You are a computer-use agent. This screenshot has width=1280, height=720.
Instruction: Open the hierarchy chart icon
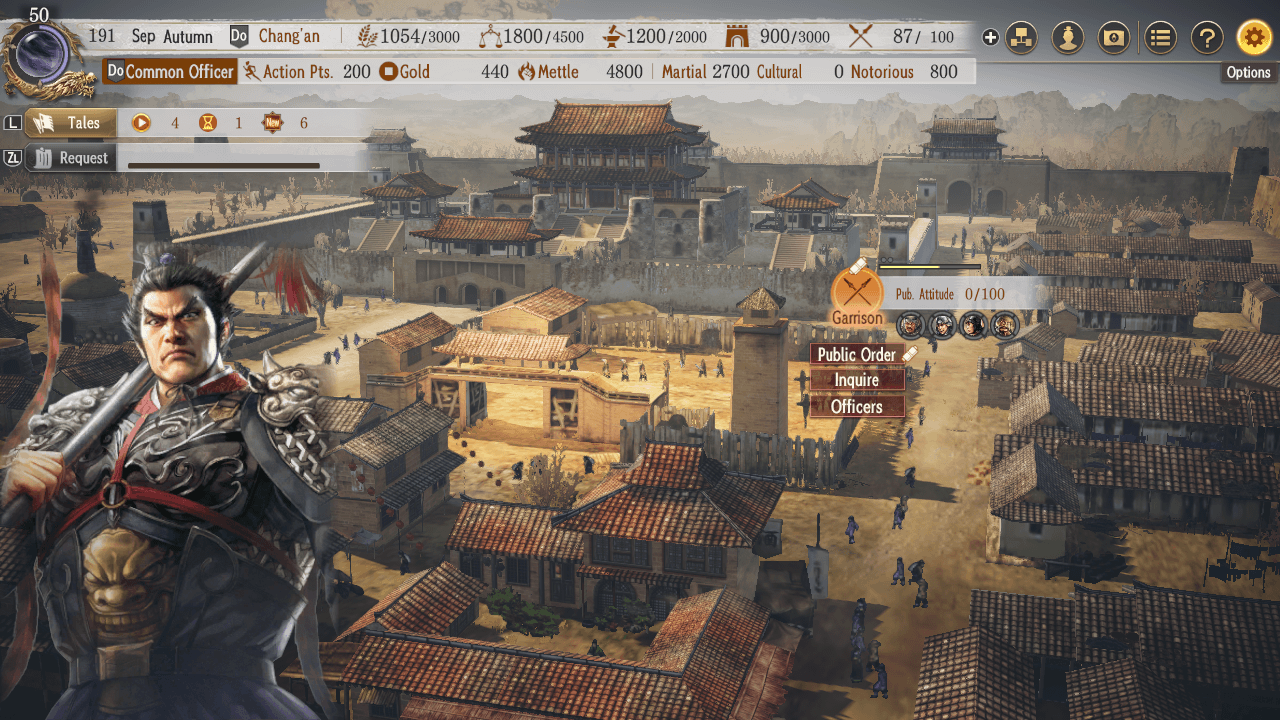(x=1021, y=38)
